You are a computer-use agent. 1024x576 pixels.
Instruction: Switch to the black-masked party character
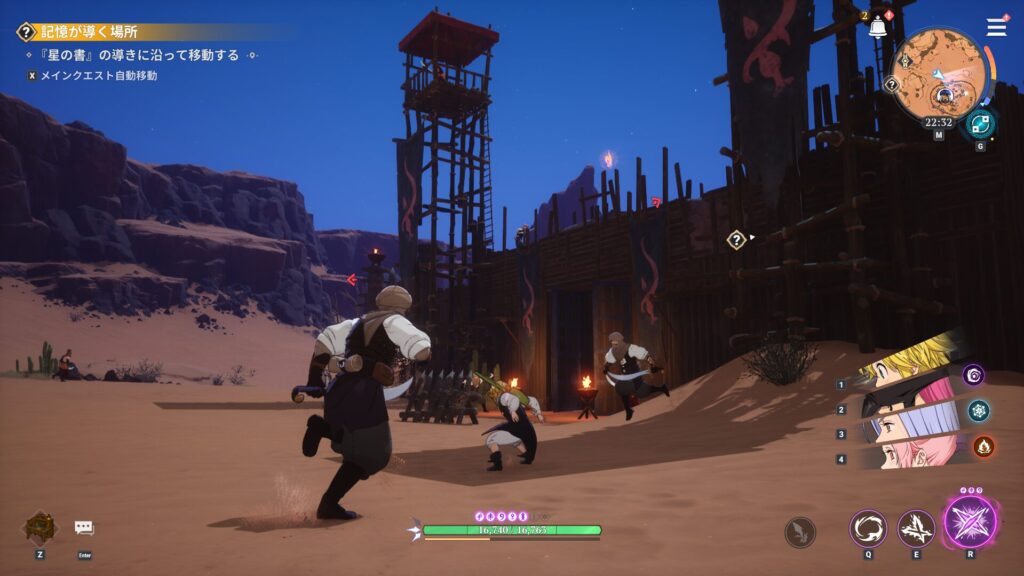tap(900, 397)
